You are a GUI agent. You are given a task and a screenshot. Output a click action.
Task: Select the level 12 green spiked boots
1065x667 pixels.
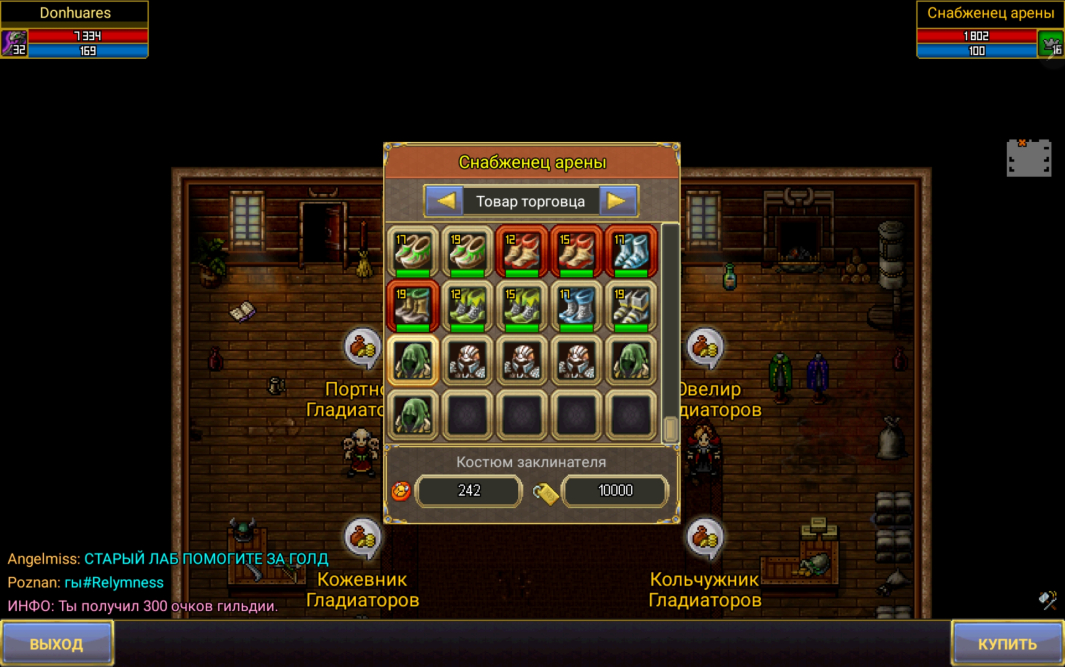467,306
